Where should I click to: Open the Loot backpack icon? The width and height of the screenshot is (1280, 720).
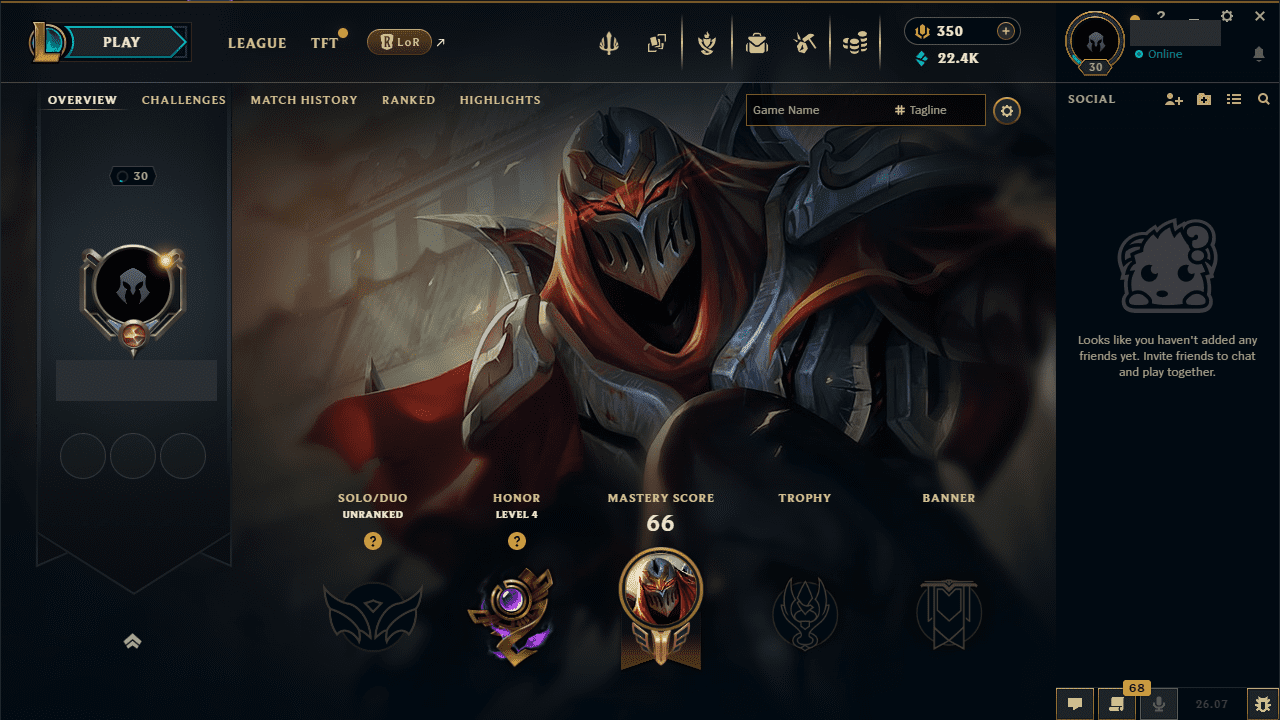pyautogui.click(x=757, y=42)
